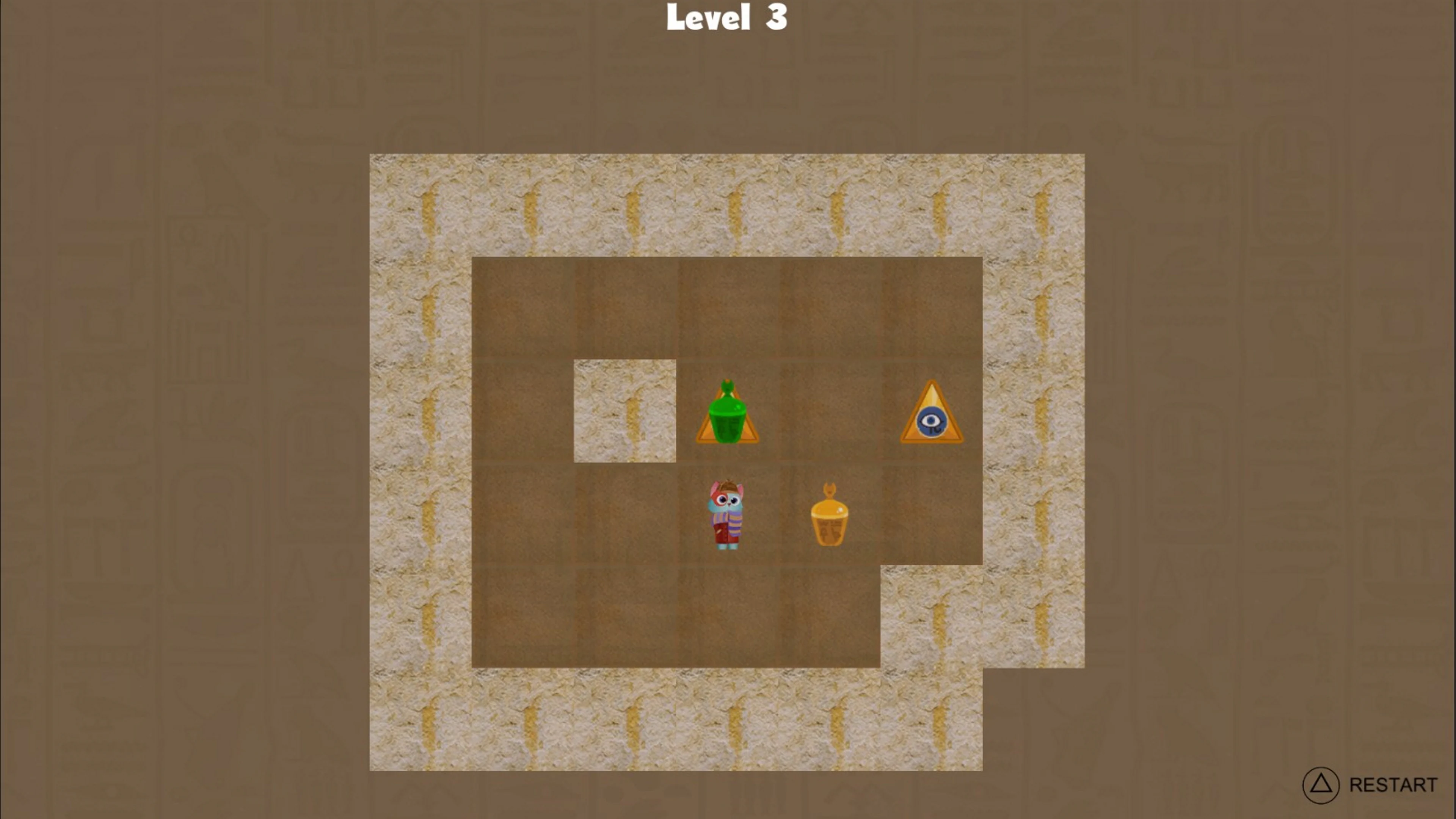Image resolution: width=1456 pixels, height=819 pixels.
Task: Click the green jar's scarab-shaped lid
Action: [x=728, y=386]
